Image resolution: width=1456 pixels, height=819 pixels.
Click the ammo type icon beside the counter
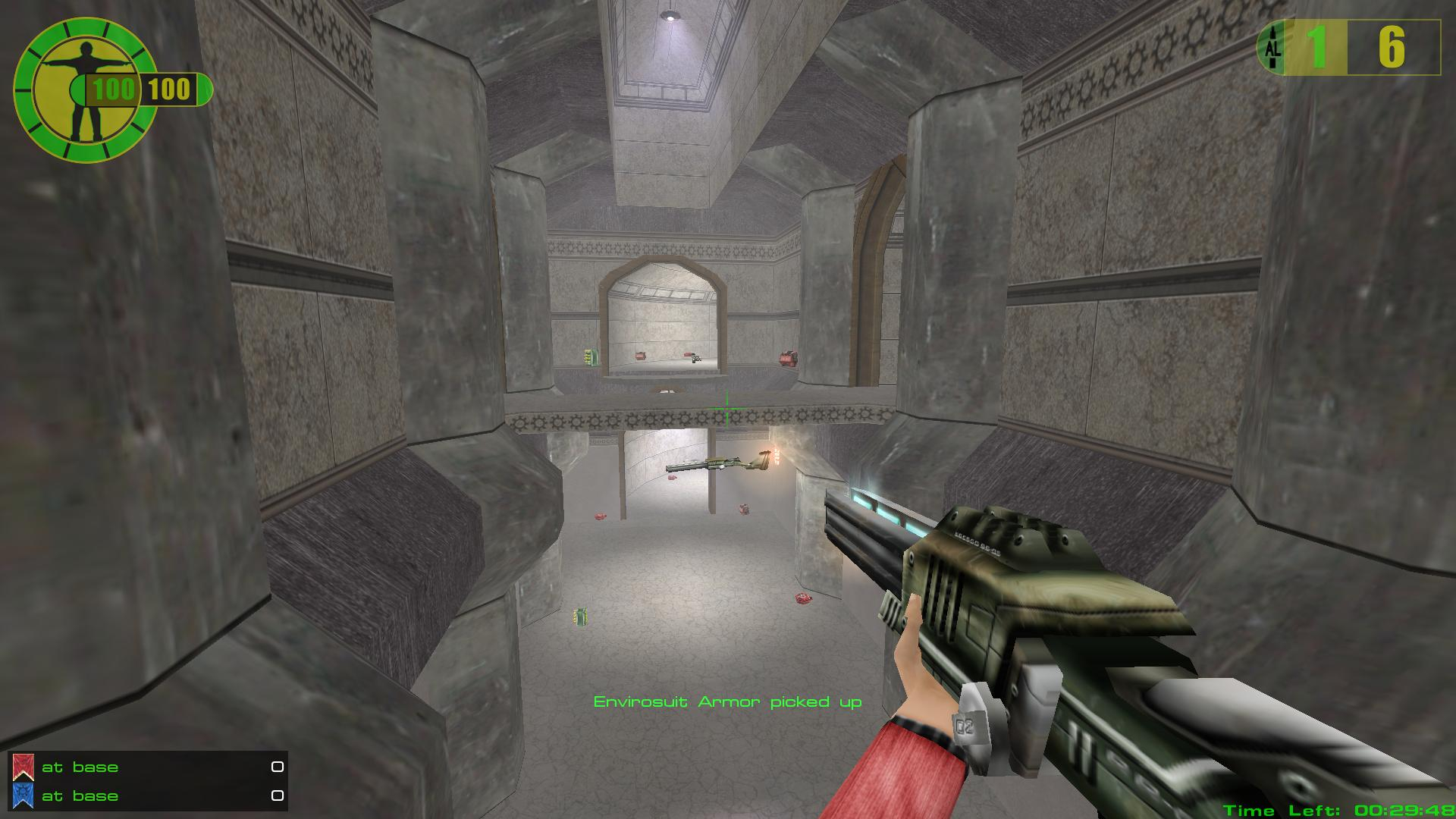pos(1272,48)
